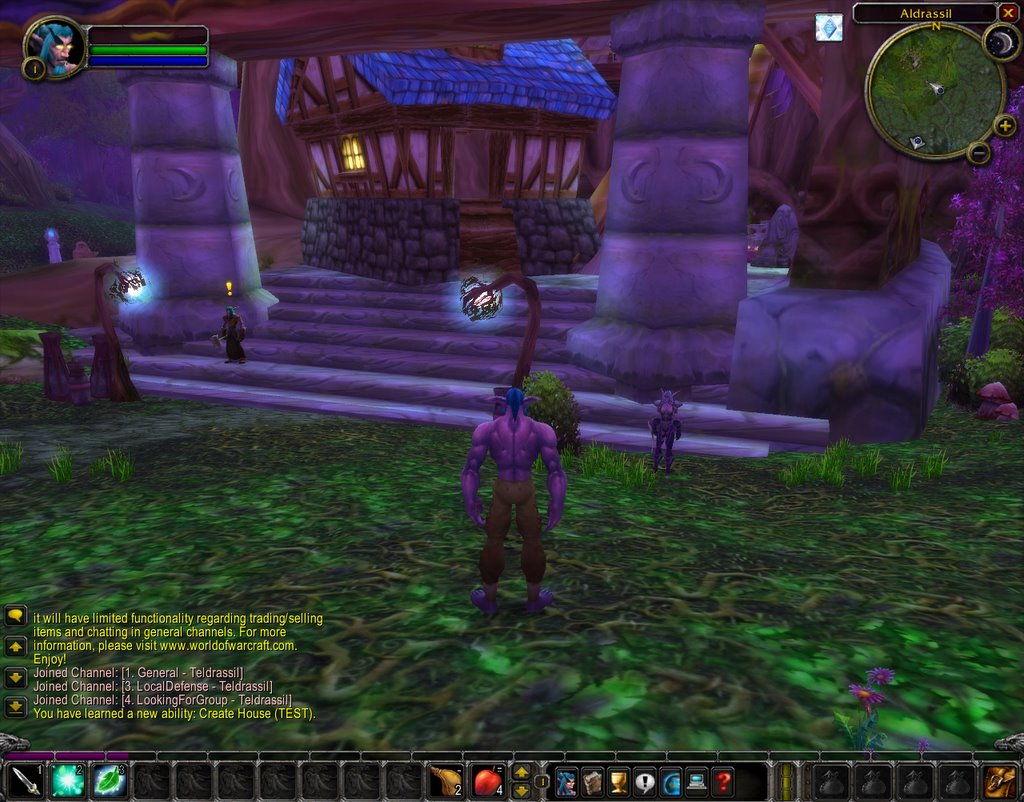
Task: Open the red question mark help
Action: tap(722, 781)
